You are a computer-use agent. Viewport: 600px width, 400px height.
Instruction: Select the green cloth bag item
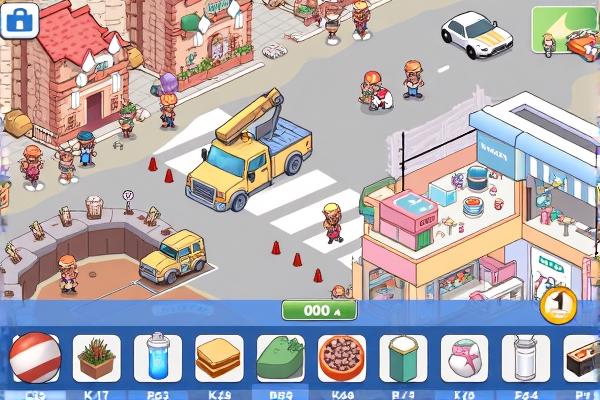(281, 357)
